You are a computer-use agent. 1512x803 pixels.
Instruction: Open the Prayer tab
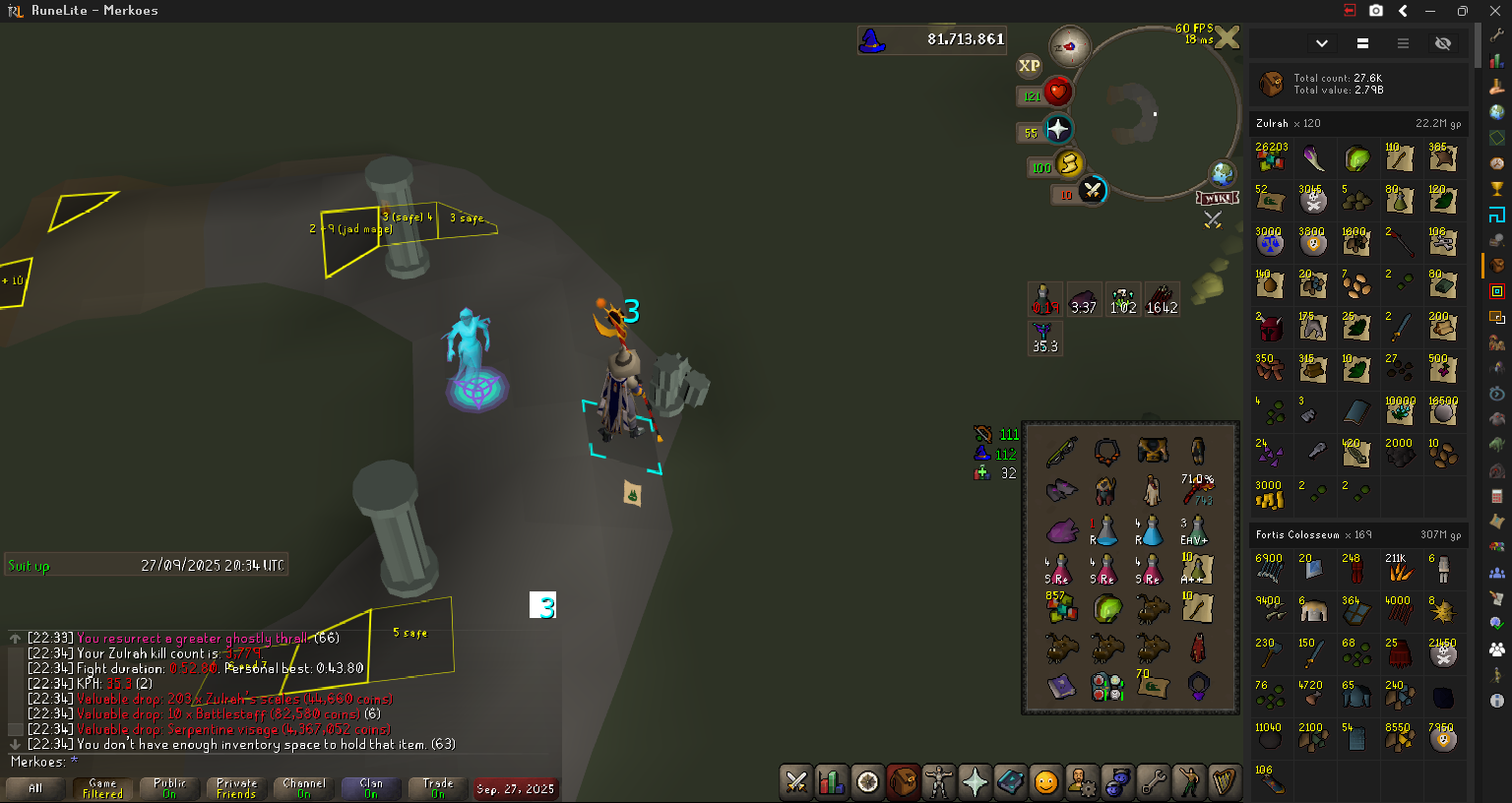point(975,782)
